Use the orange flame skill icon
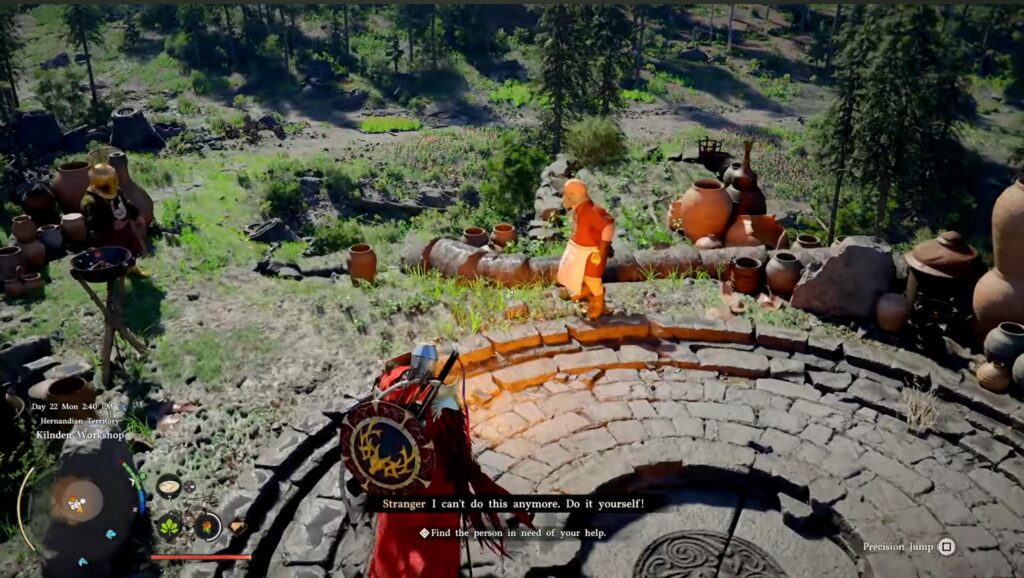Image resolution: width=1024 pixels, height=578 pixels. point(207,525)
